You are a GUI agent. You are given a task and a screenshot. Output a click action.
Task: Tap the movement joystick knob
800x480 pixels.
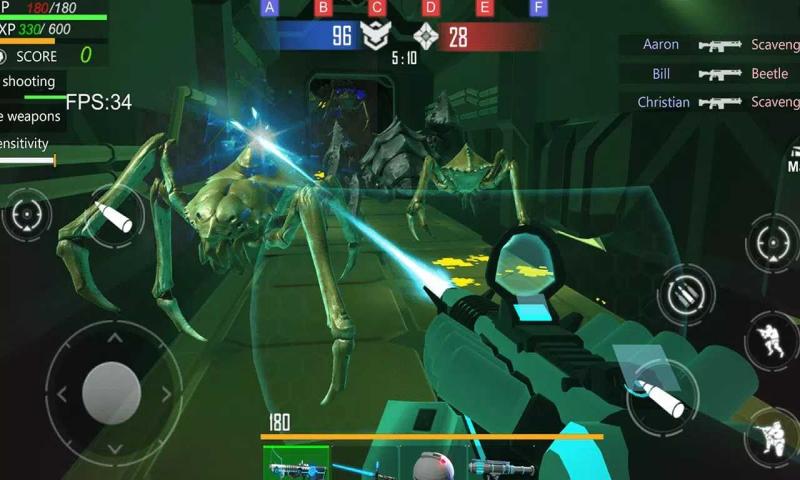point(111,392)
